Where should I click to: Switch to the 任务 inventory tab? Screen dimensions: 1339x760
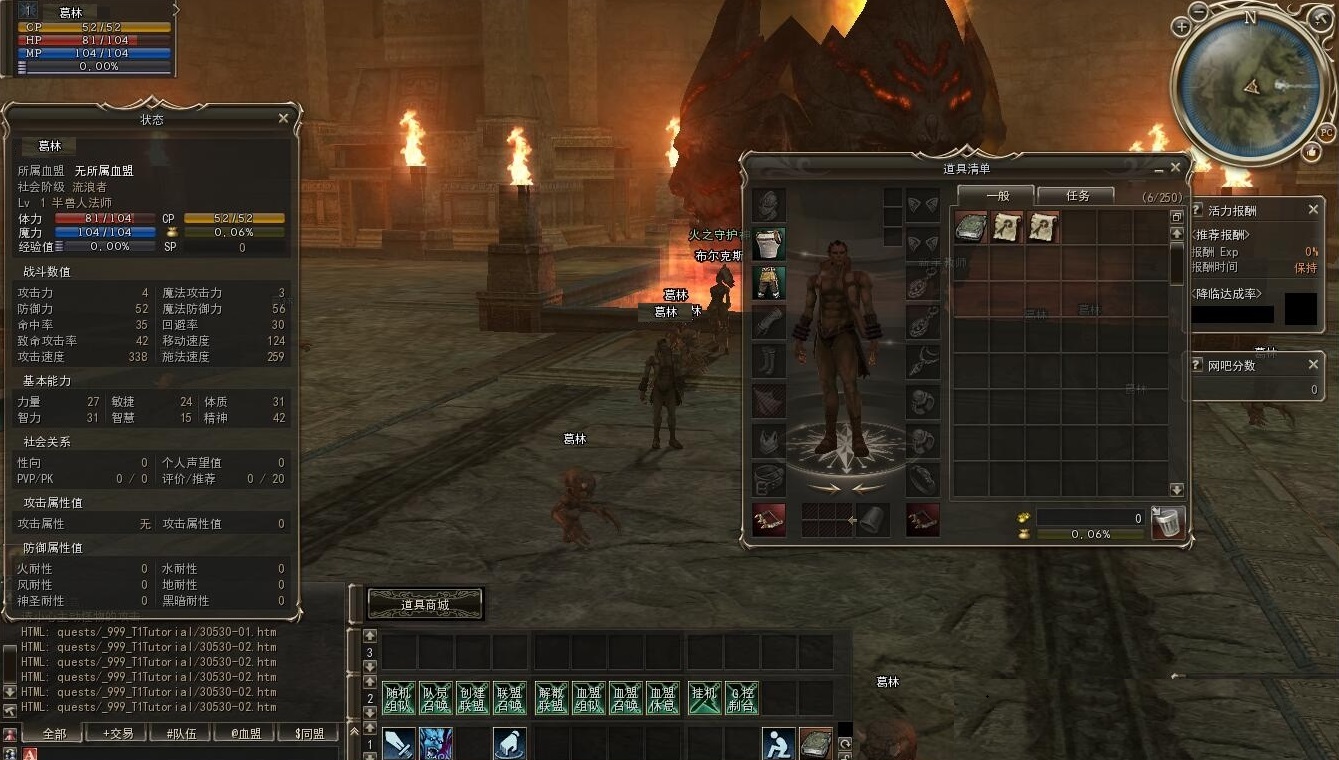1076,196
